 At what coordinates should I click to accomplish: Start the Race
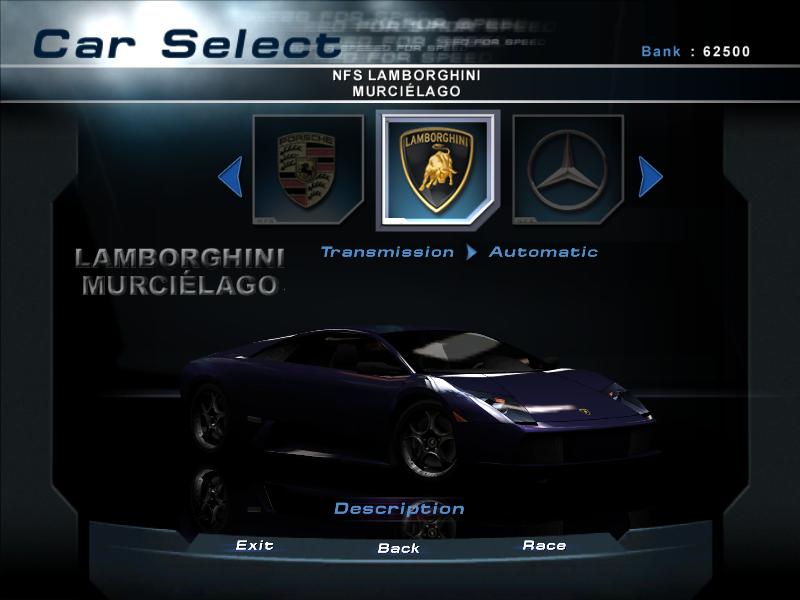544,546
